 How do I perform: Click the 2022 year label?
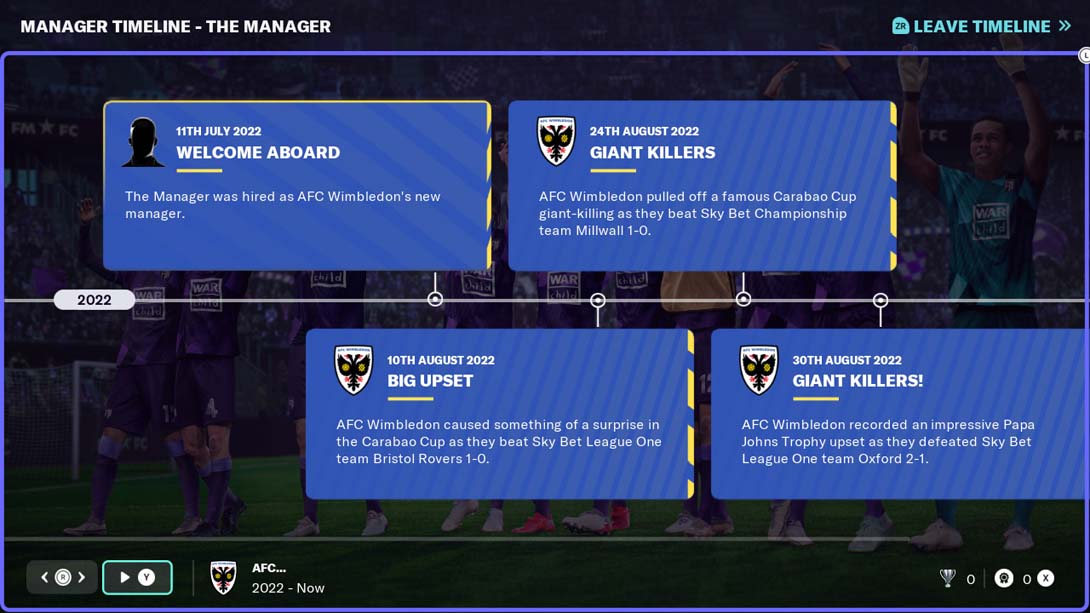[x=94, y=300]
